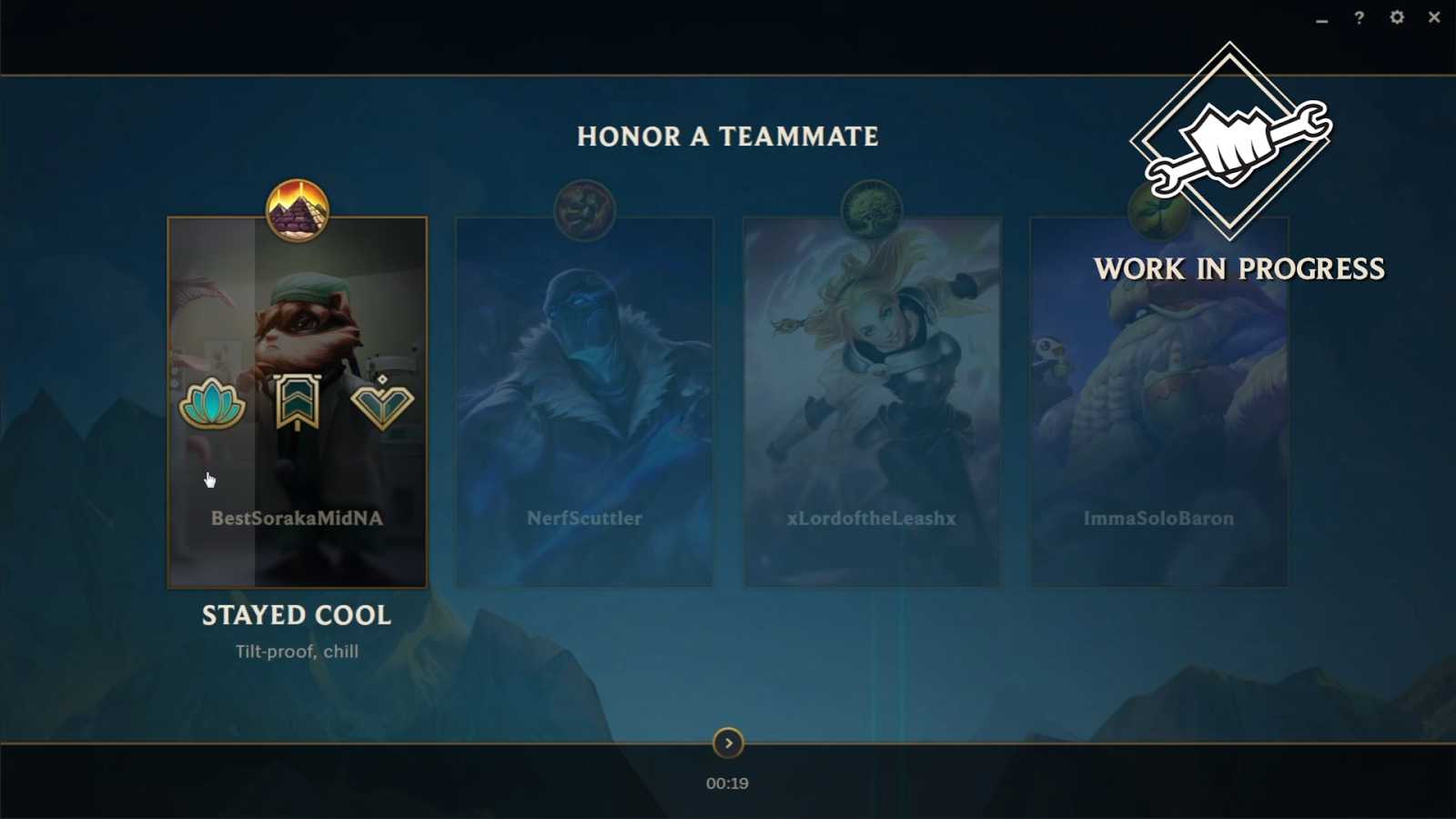Click NerfScuttler's circular summoner icon
This screenshot has width=1456, height=819.
click(584, 210)
